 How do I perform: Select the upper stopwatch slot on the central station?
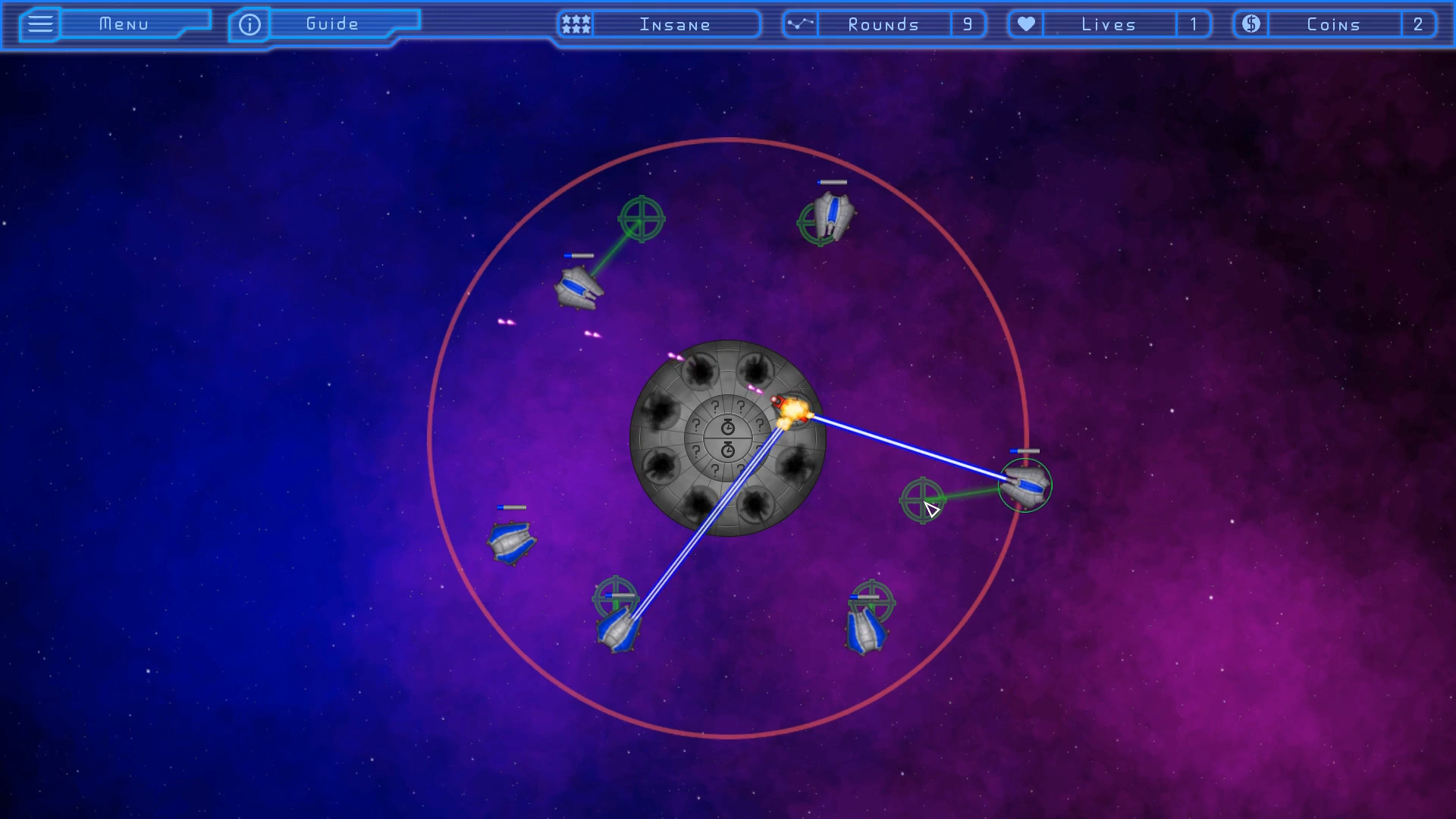coord(728,425)
